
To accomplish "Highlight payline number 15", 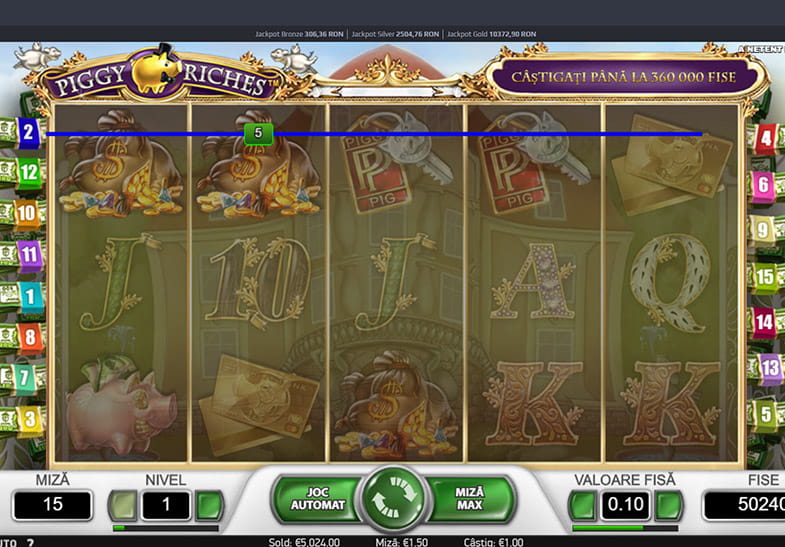I will (765, 276).
